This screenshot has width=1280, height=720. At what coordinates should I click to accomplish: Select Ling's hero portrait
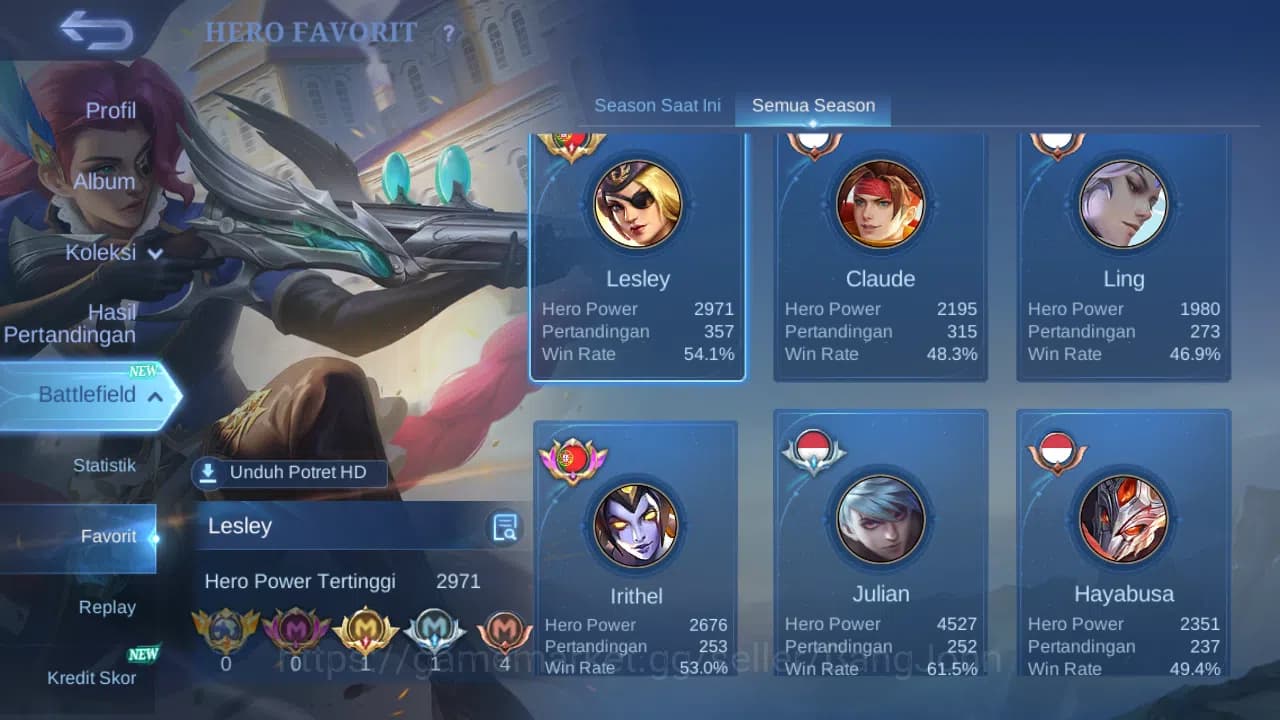1123,205
